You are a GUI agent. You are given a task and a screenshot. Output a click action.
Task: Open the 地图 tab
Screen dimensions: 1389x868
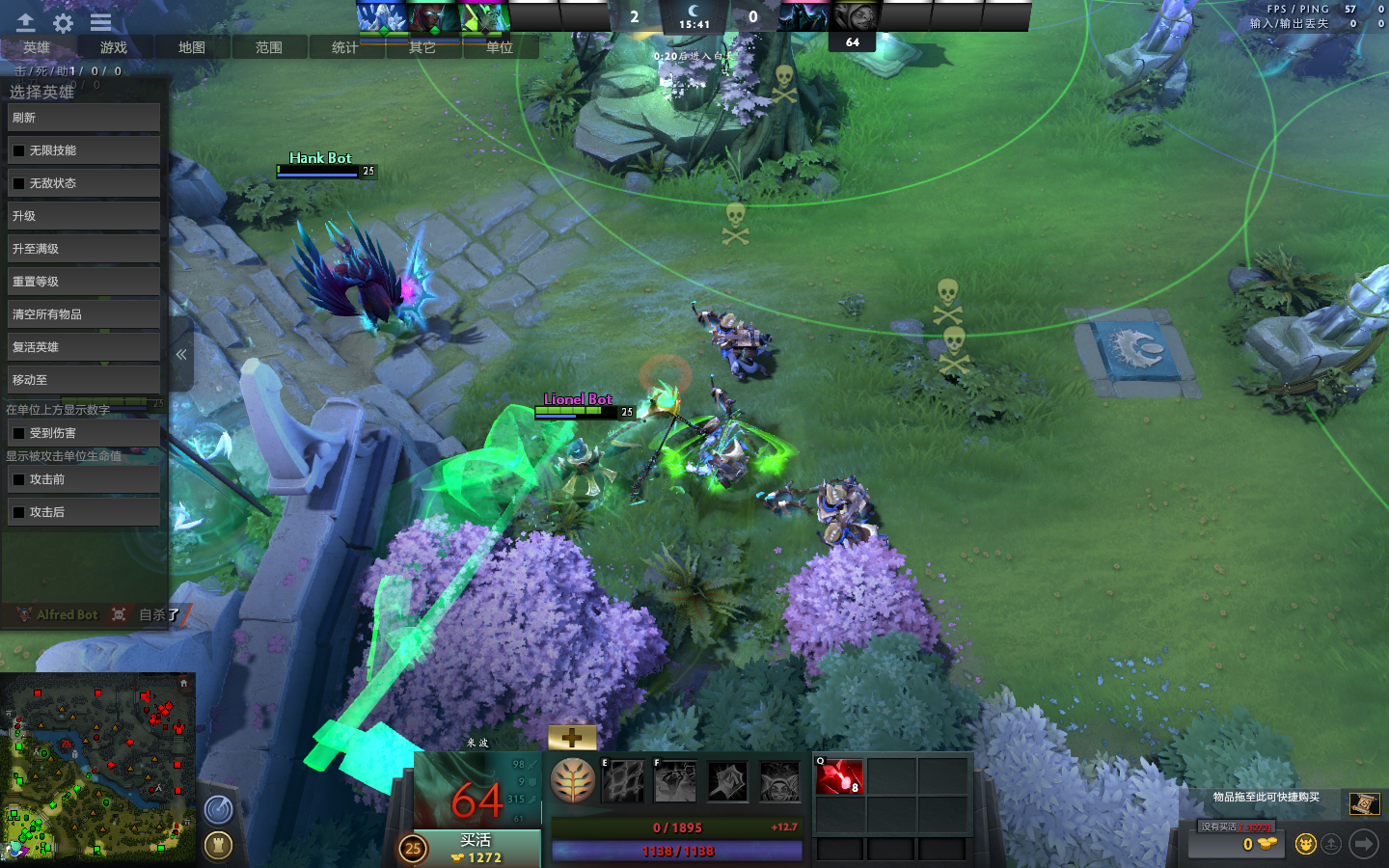191,47
